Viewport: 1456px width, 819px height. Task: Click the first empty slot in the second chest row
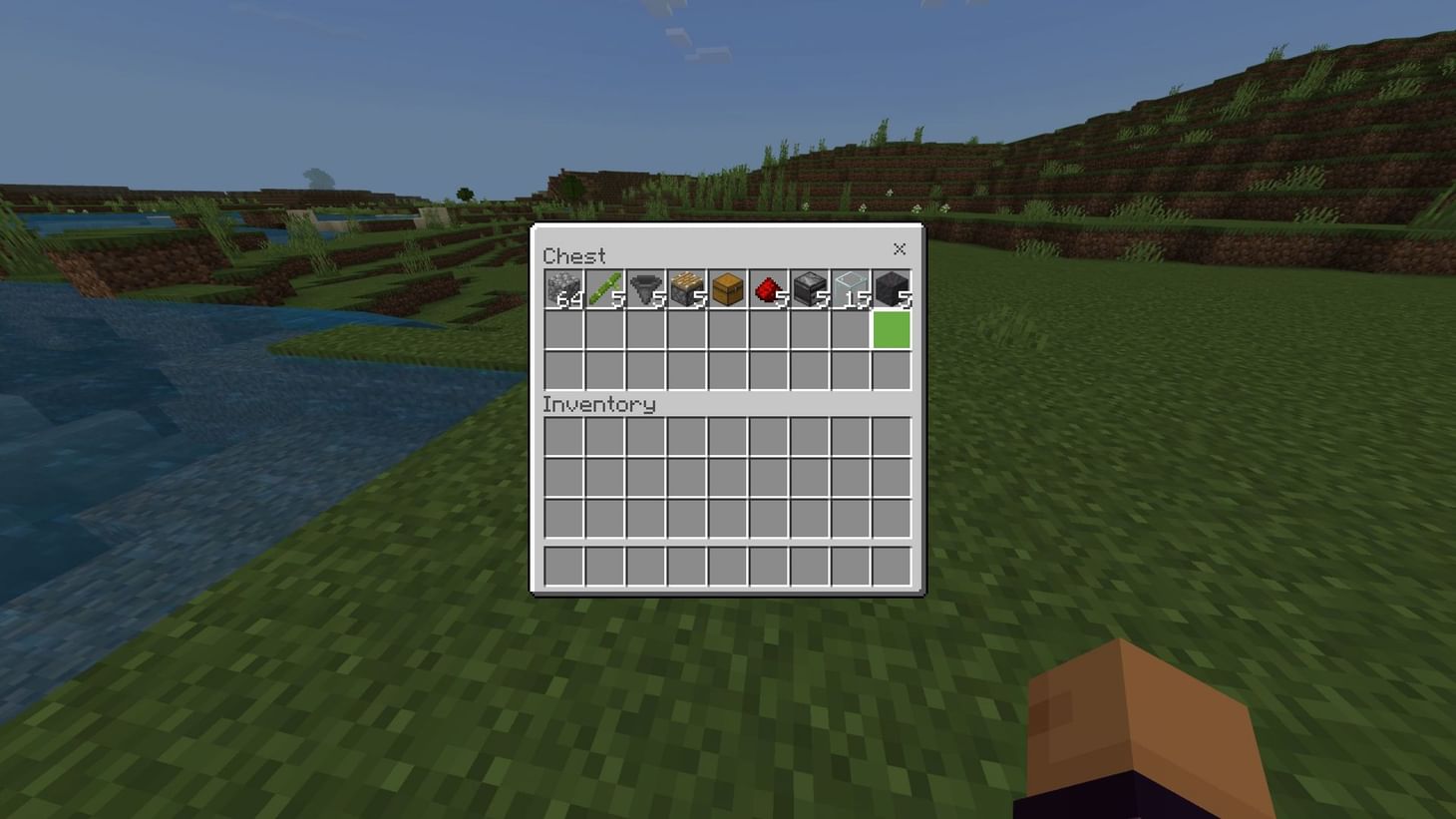[x=564, y=329]
